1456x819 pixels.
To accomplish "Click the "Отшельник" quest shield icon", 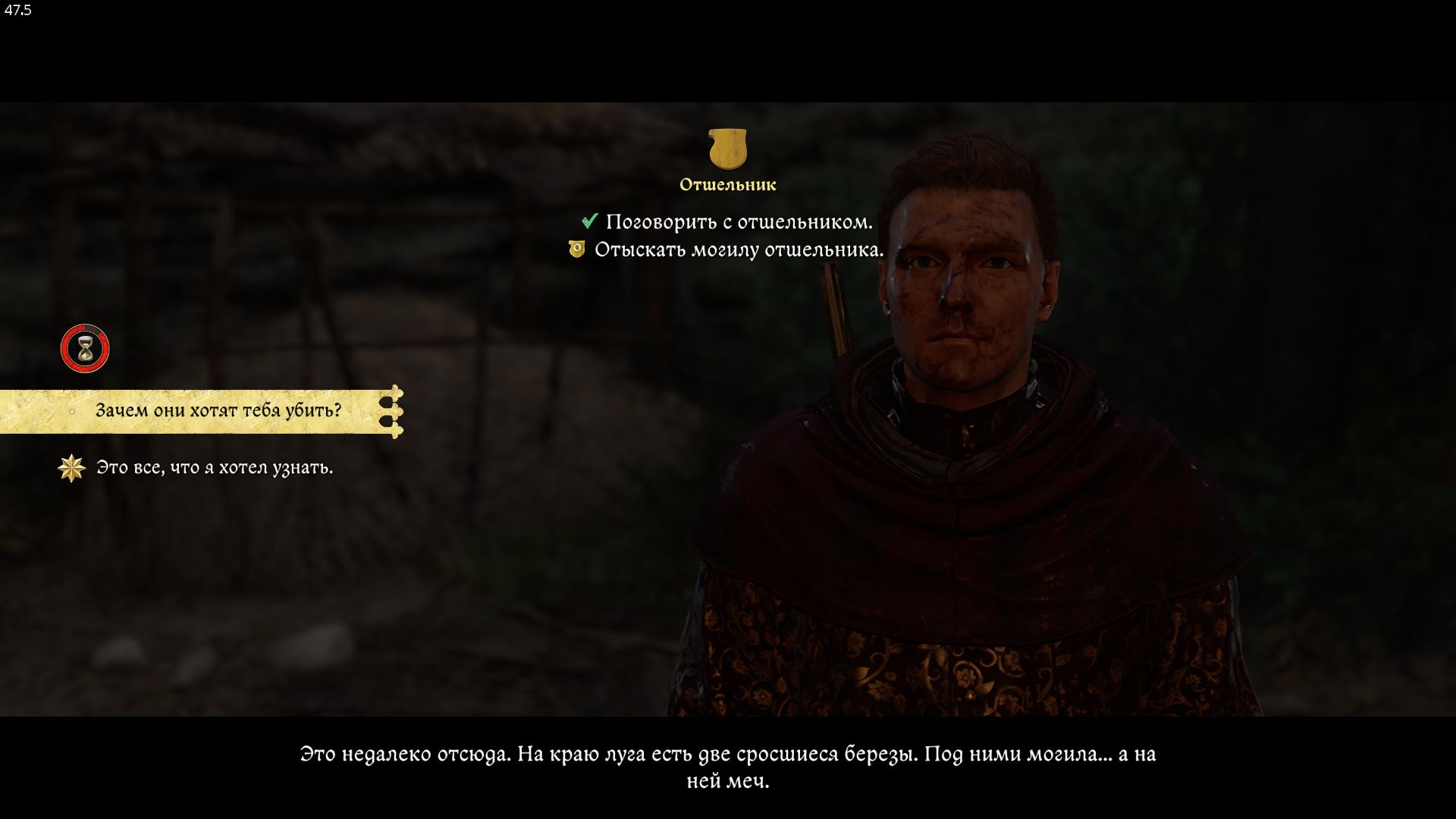I will tap(727, 148).
